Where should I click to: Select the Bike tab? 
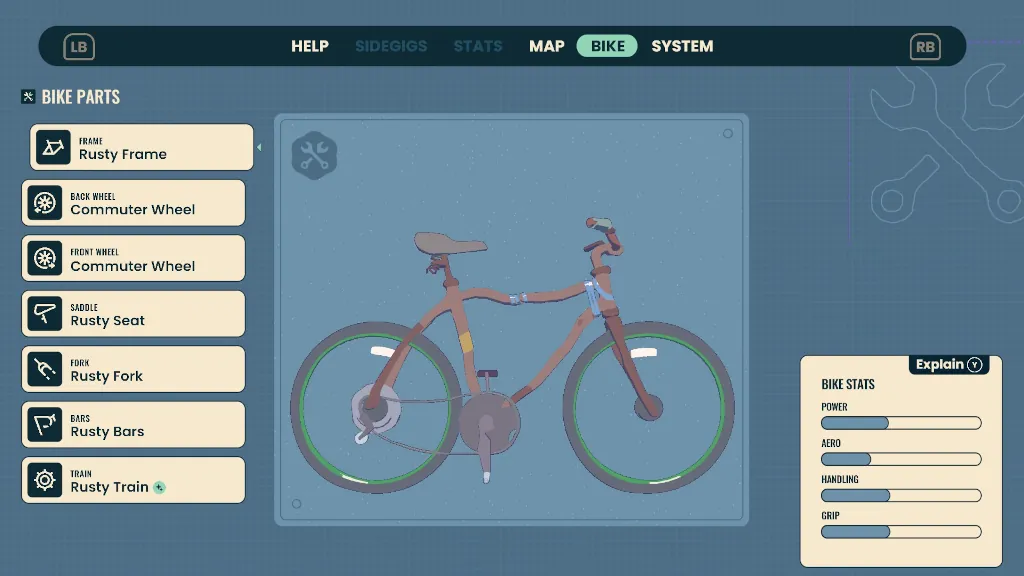click(607, 46)
